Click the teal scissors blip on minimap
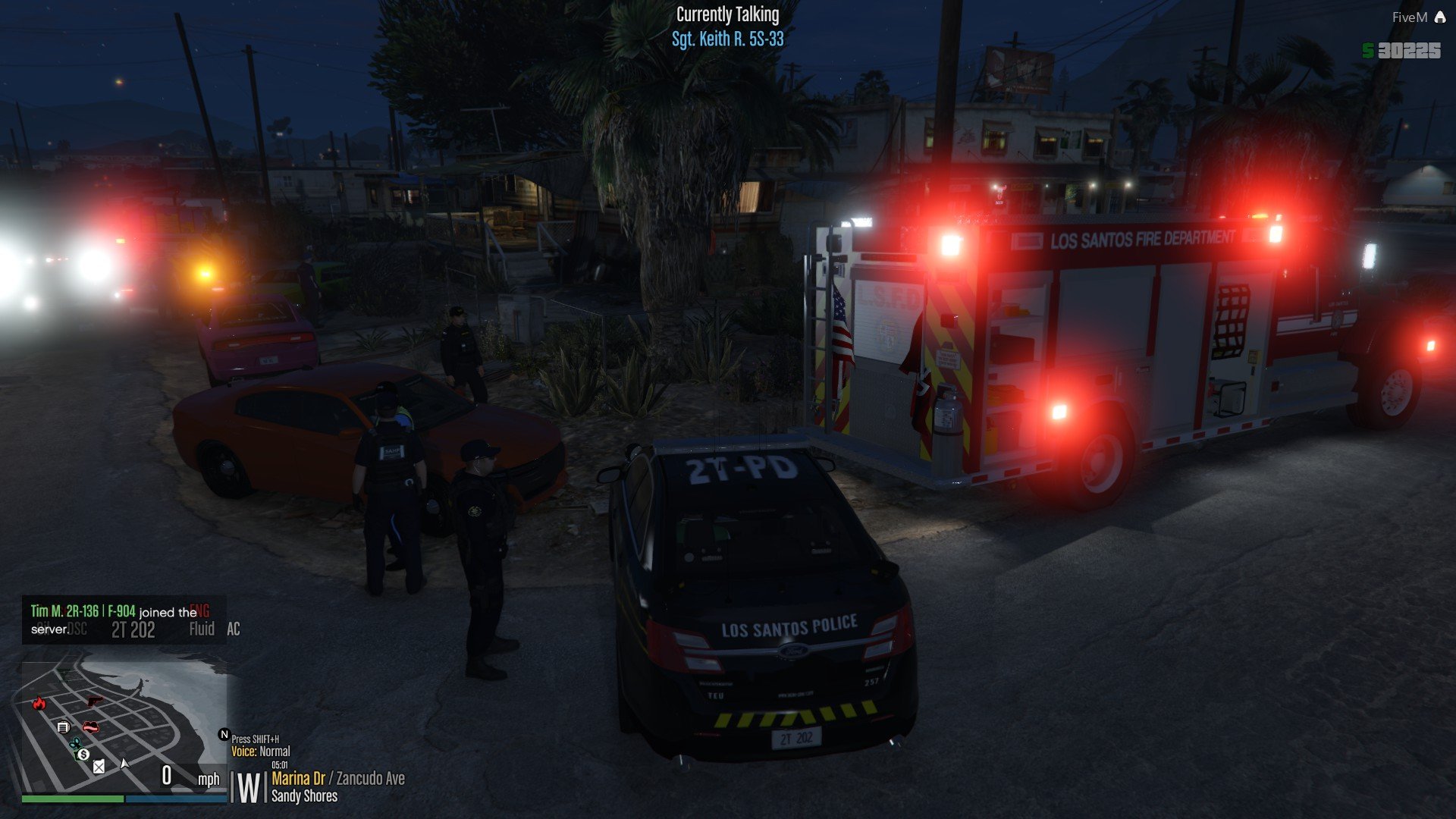1456x819 pixels. 74,743
